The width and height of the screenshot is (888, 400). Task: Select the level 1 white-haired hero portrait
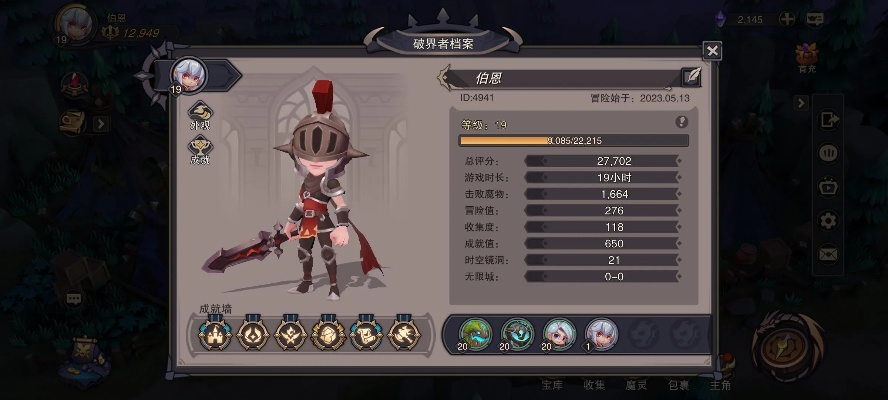click(x=600, y=333)
